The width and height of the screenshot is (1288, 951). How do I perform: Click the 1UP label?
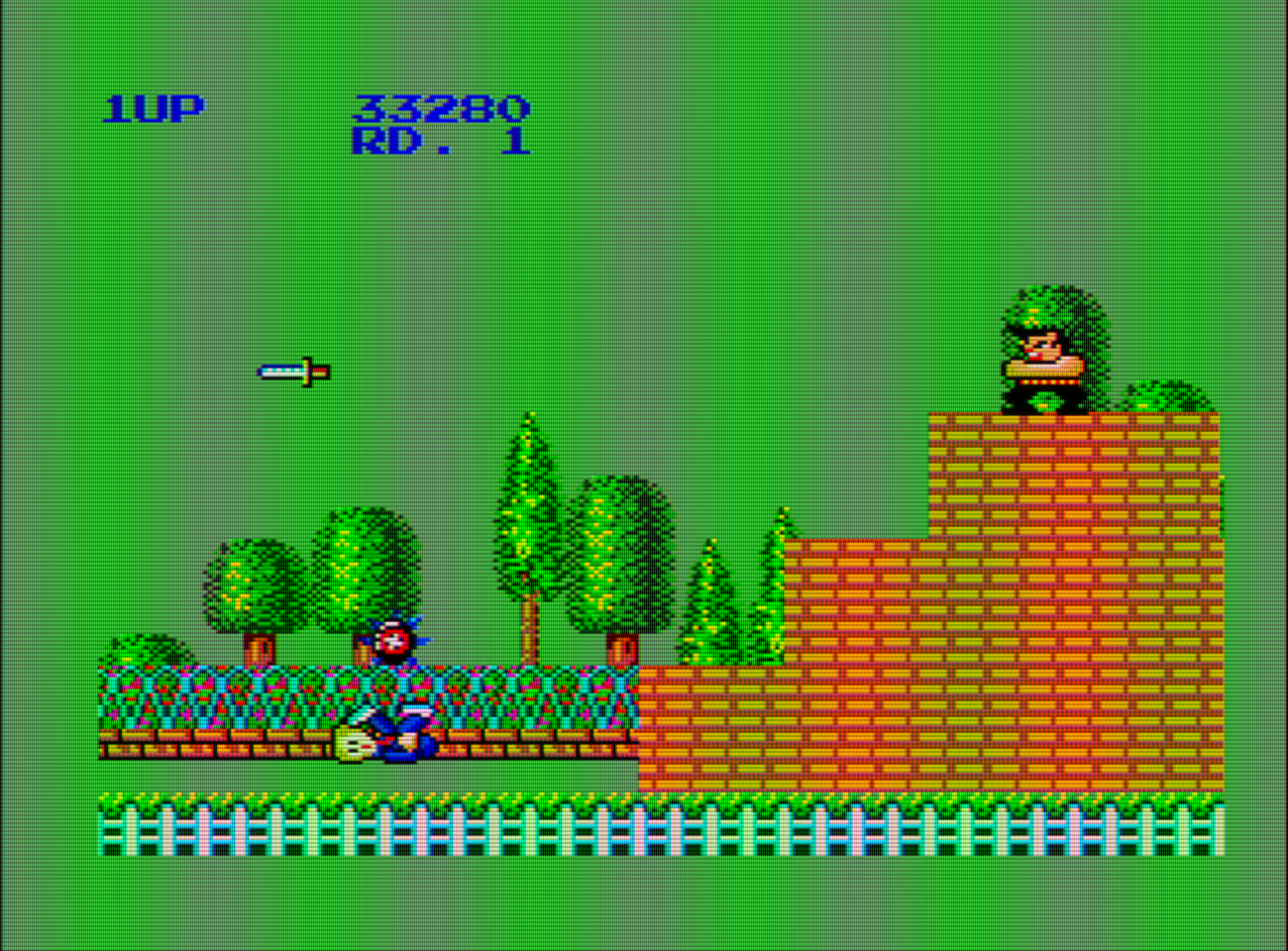click(x=154, y=106)
